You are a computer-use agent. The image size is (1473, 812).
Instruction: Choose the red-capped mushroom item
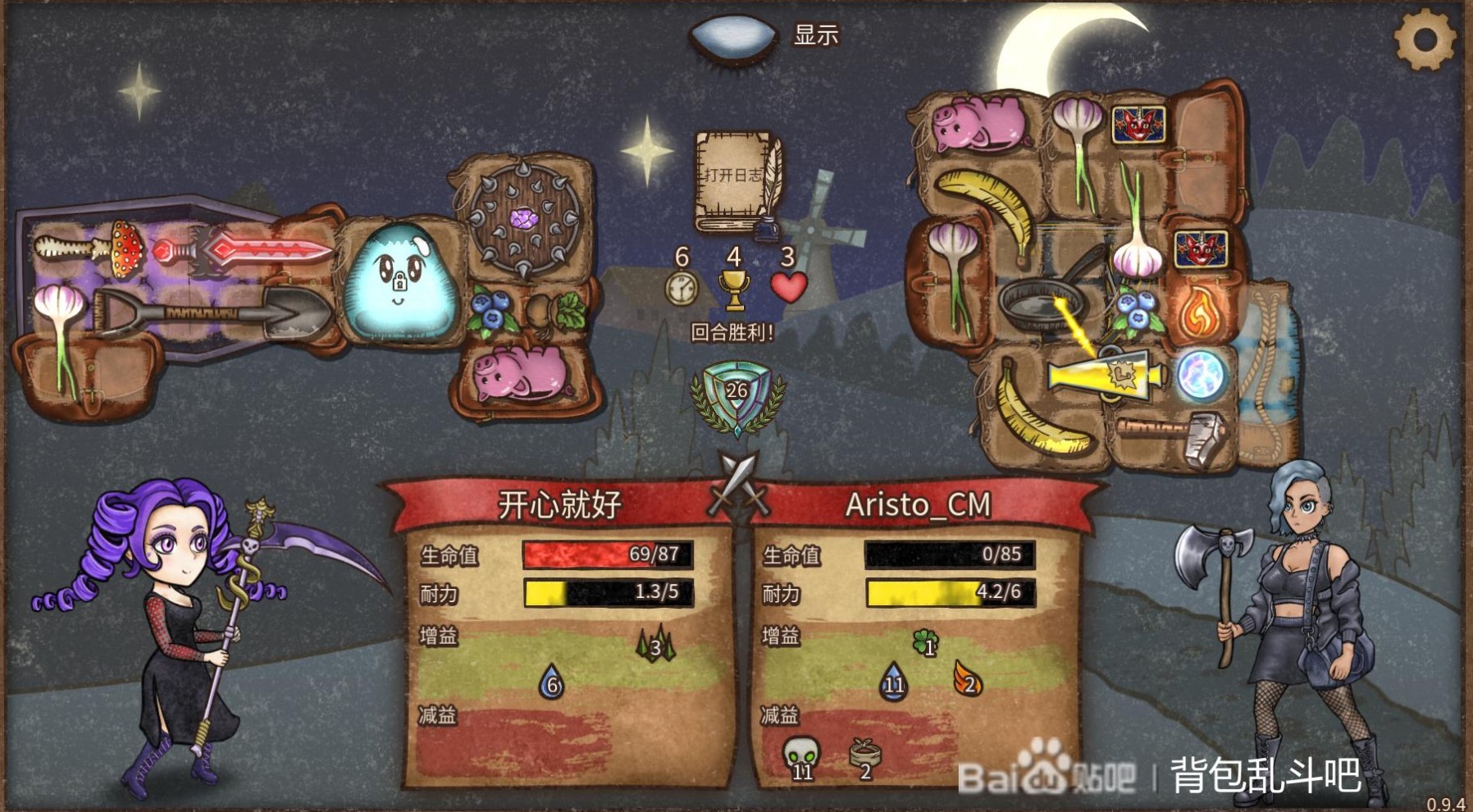click(125, 246)
